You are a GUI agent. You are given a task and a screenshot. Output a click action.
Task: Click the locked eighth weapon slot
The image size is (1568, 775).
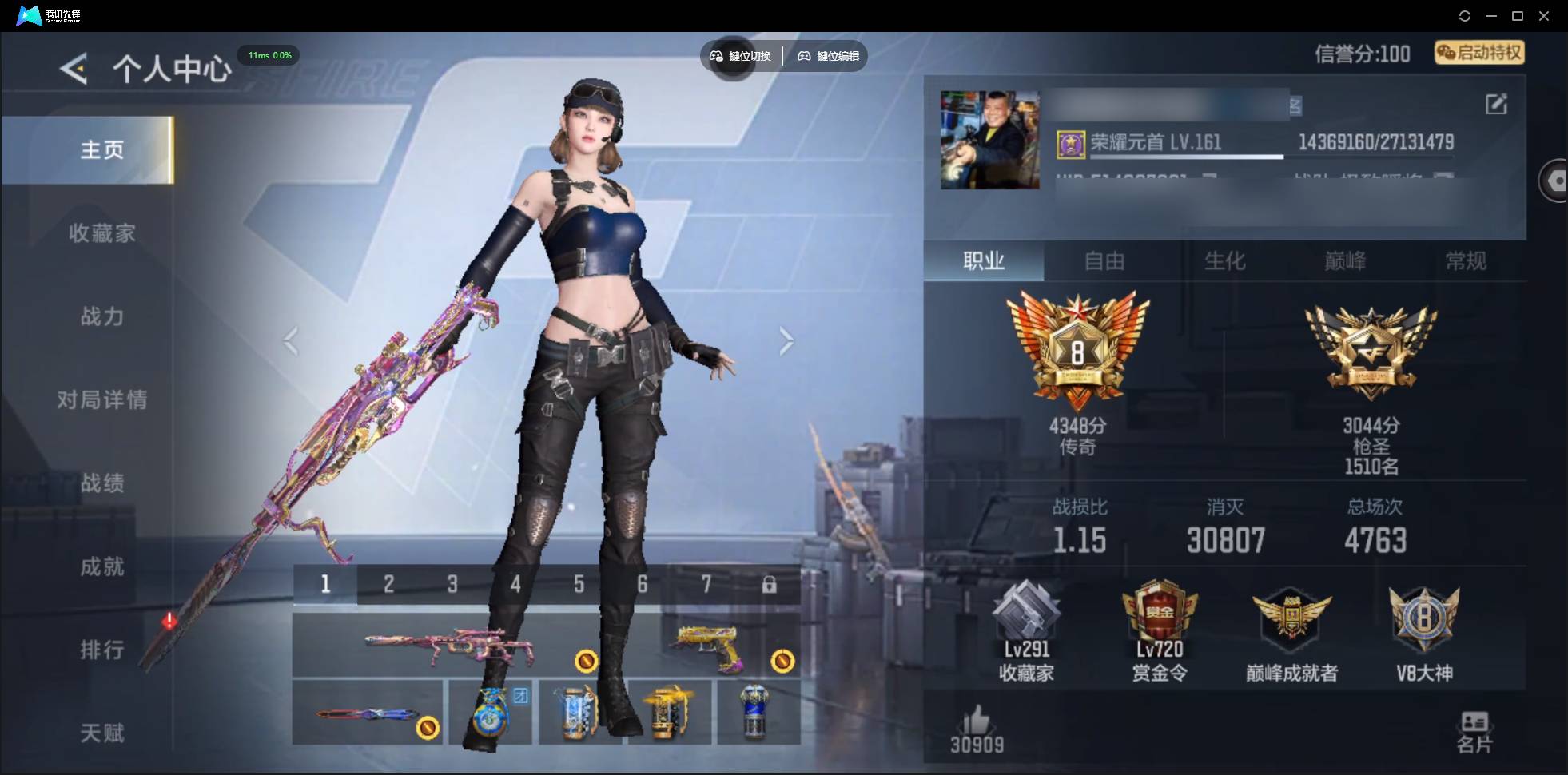click(770, 584)
